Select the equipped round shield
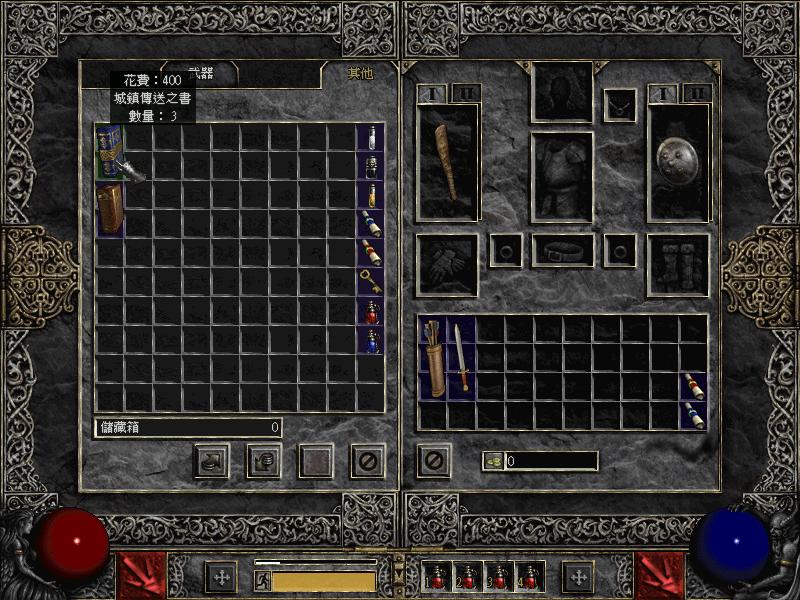The image size is (800, 600). (678, 160)
